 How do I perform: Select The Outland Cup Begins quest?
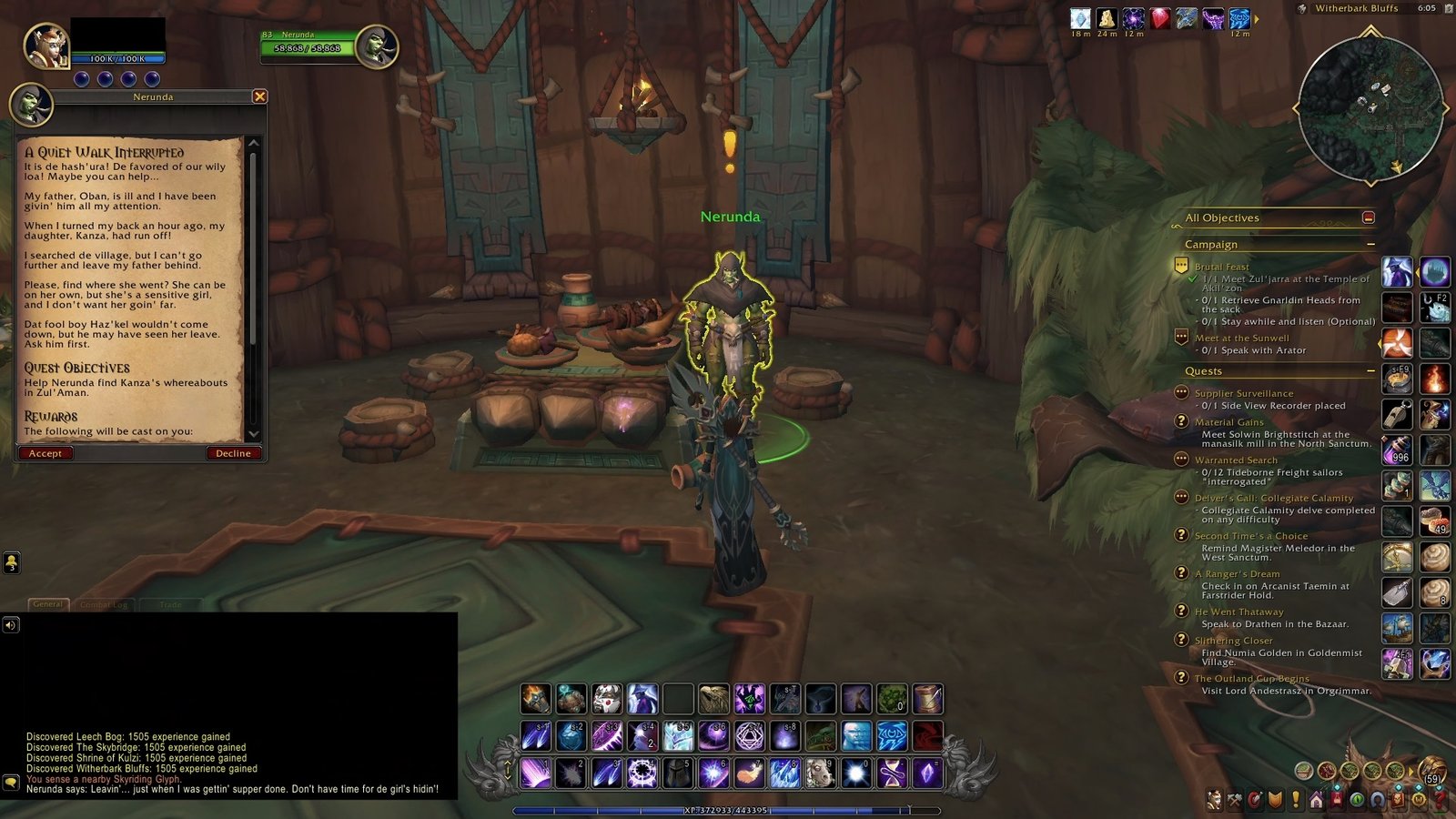click(1251, 678)
